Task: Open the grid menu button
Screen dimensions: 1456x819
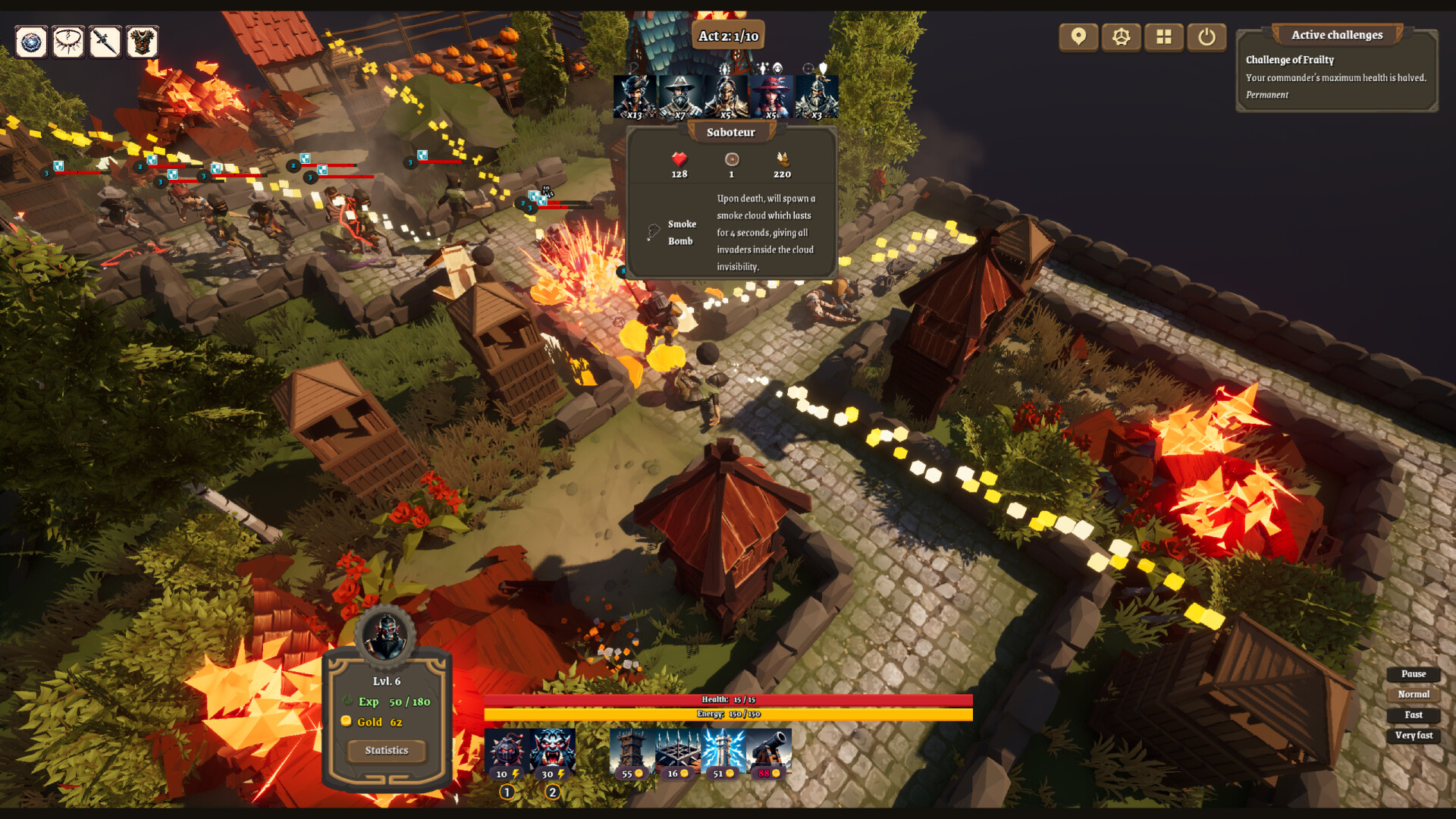Action: coord(1164,36)
